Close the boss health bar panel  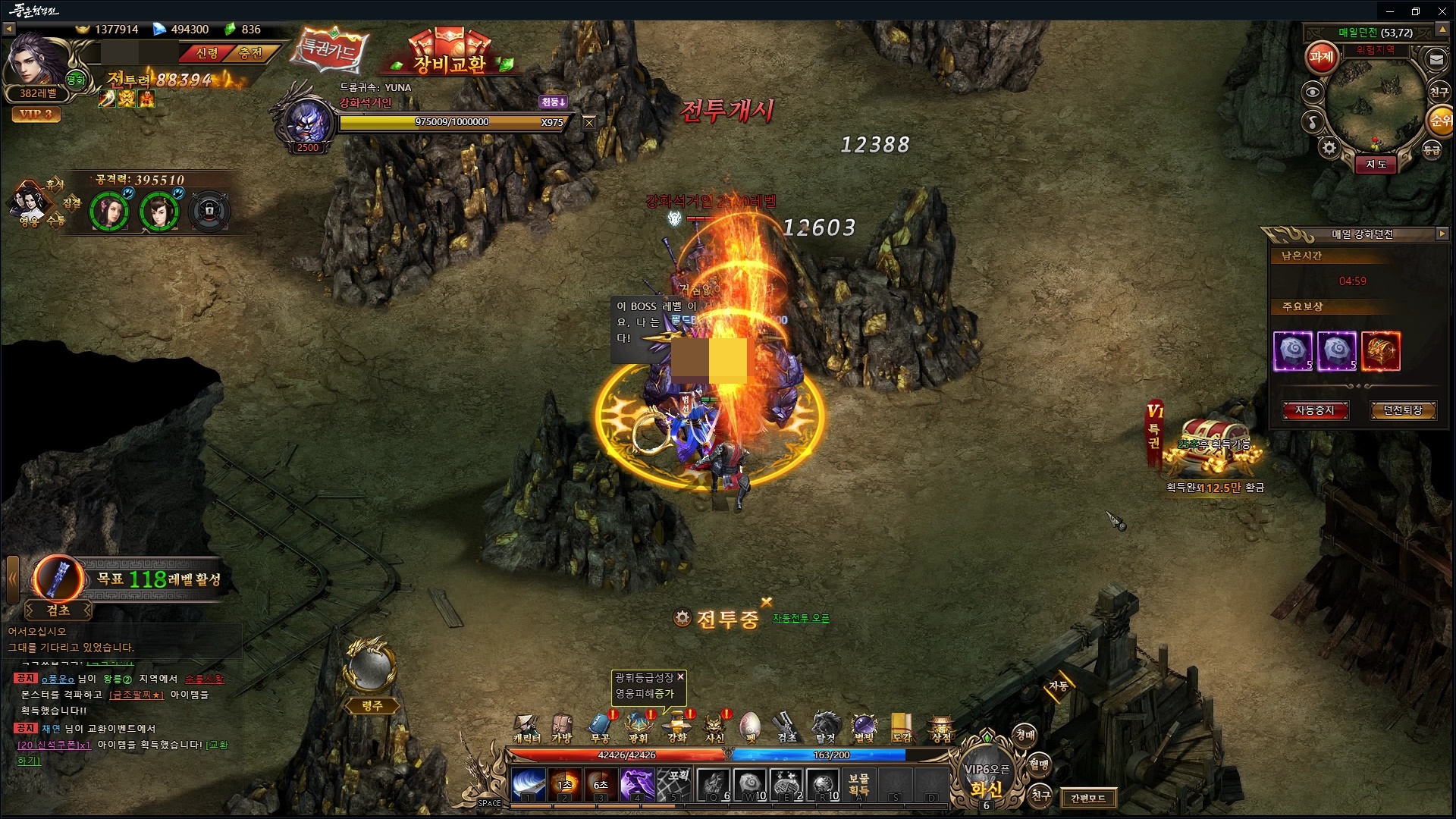point(589,123)
